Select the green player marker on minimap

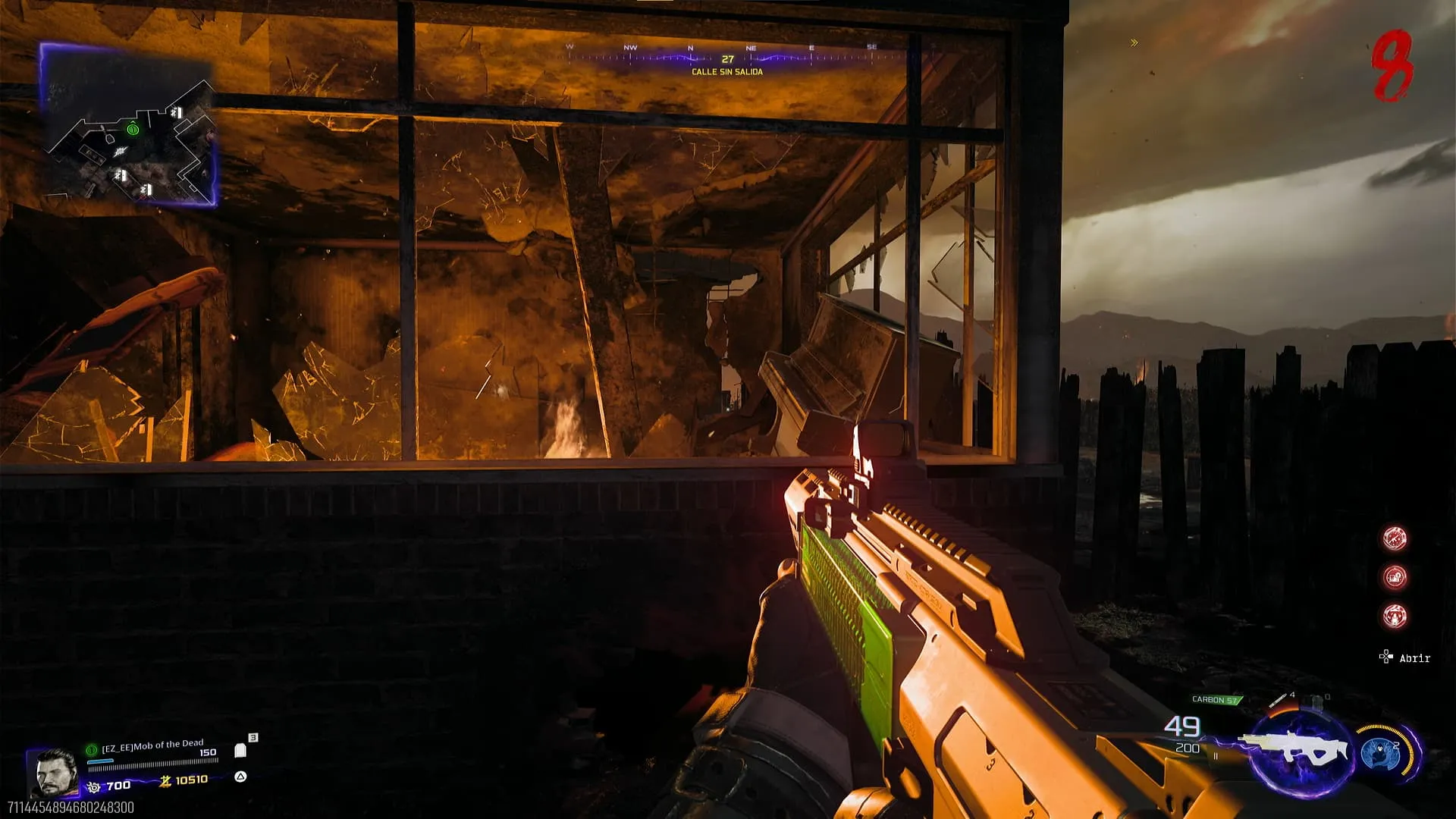(133, 130)
